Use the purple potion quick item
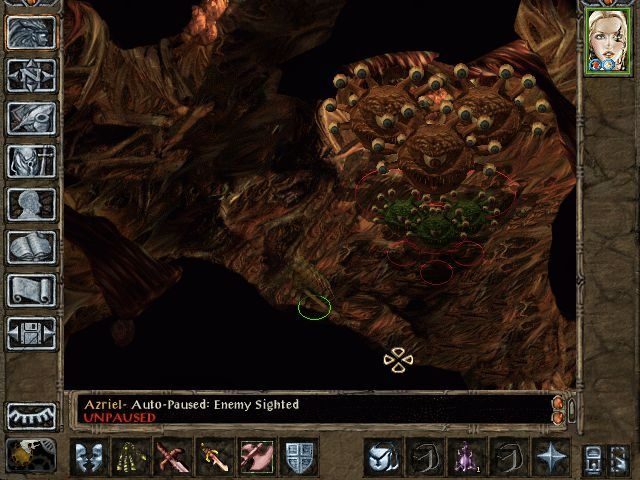 (467, 457)
